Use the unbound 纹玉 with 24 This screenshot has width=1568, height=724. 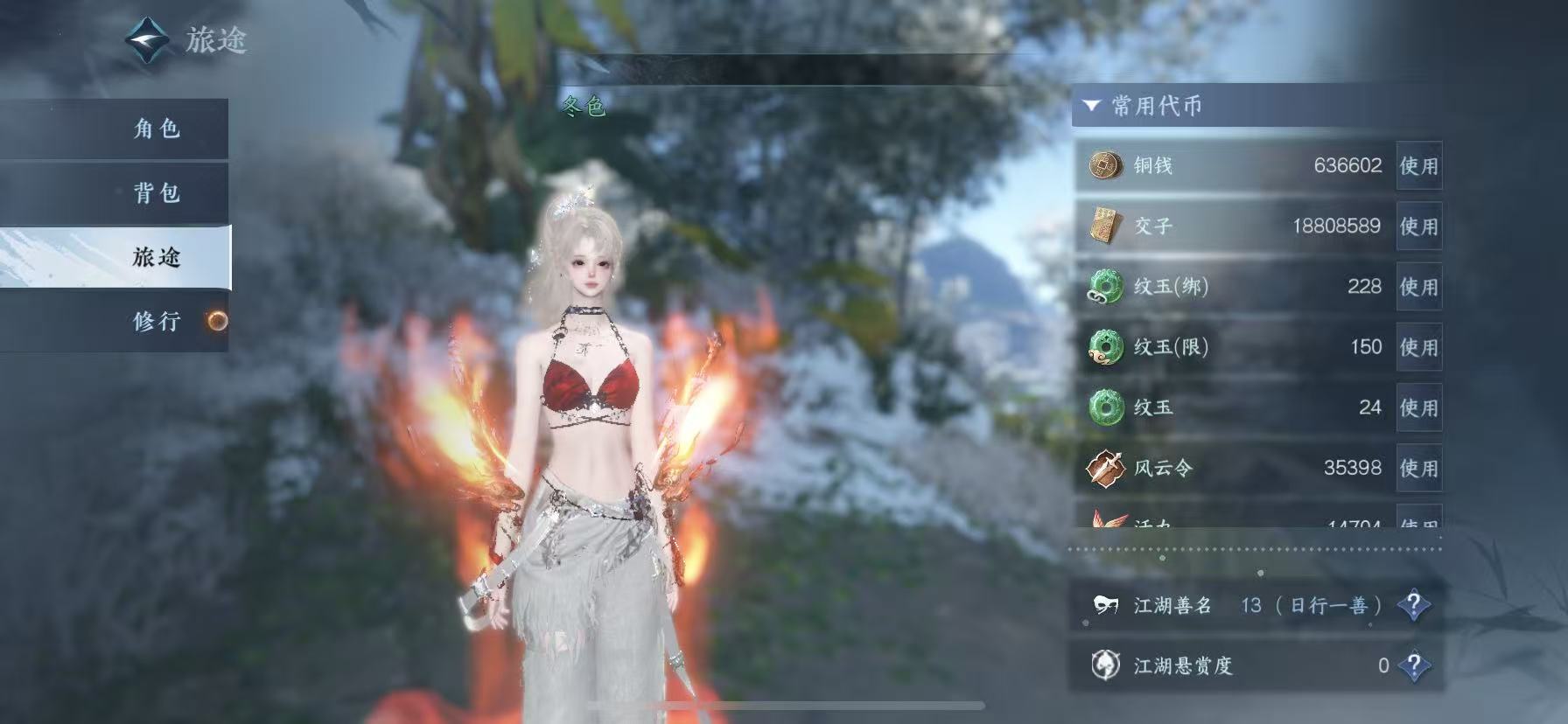(x=1418, y=407)
